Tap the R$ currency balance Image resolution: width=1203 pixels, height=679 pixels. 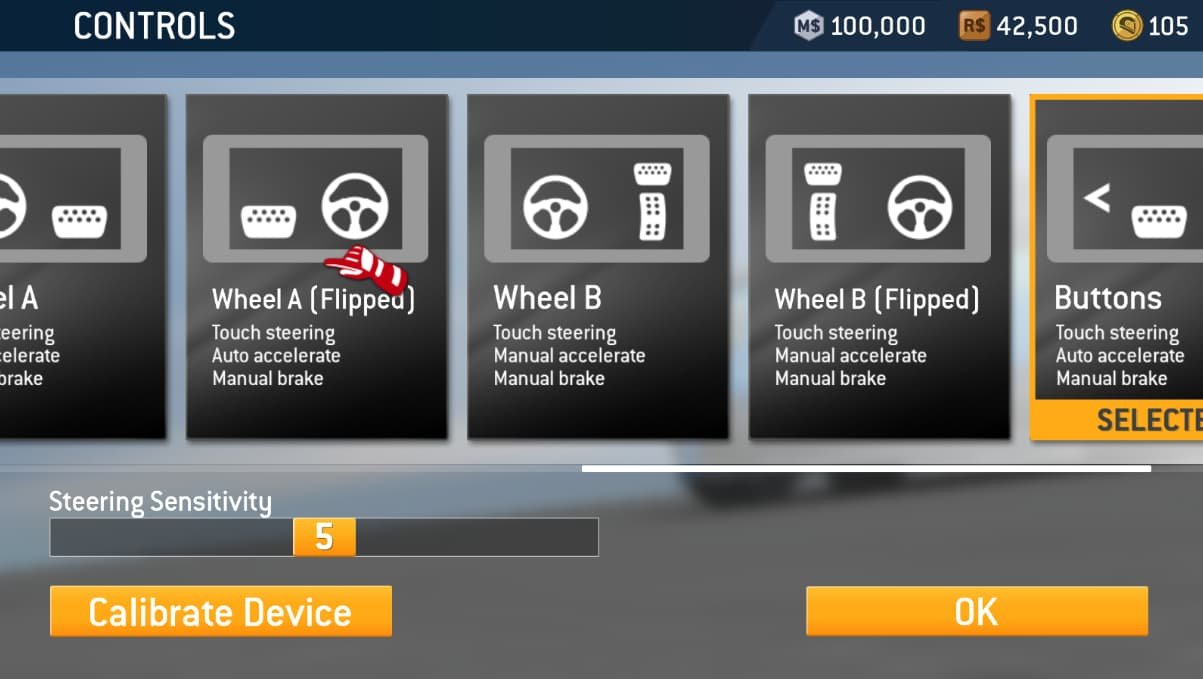coord(1018,26)
